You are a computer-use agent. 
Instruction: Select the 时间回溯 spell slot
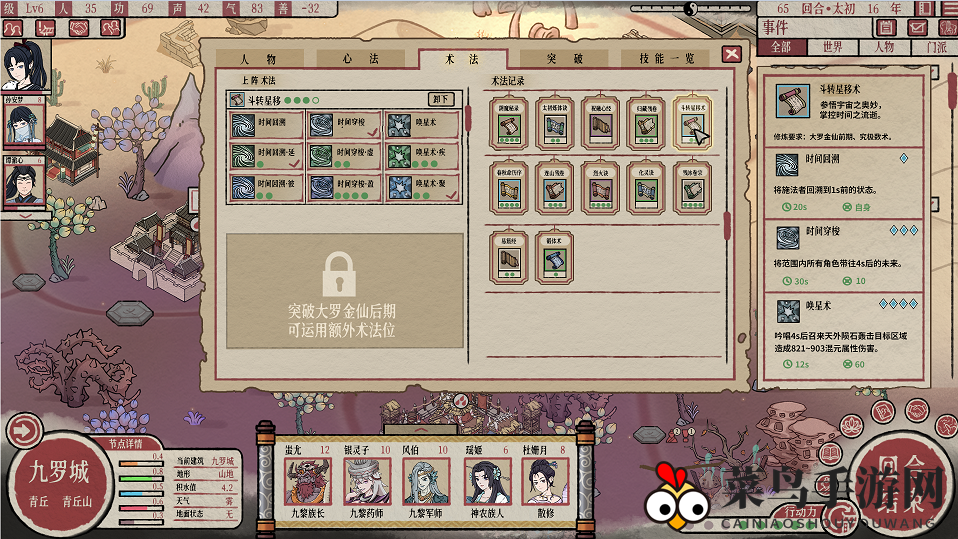point(265,125)
